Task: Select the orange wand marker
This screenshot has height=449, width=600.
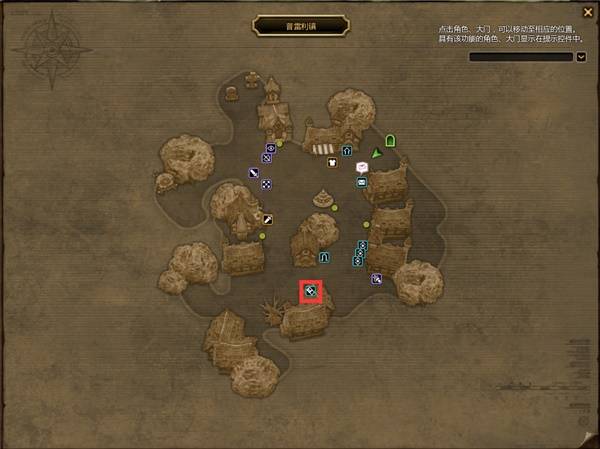Action: point(268,218)
